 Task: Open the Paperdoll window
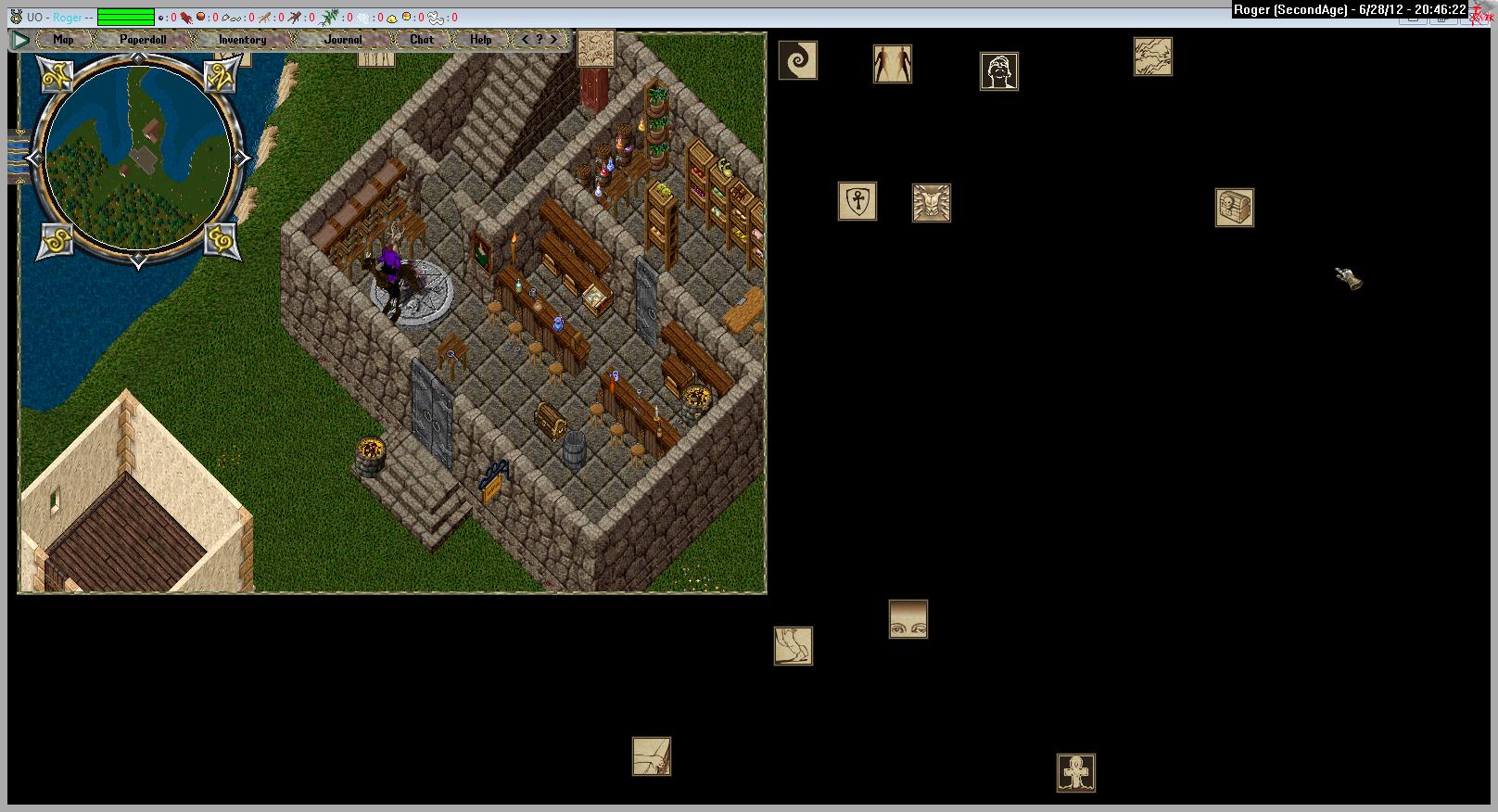(x=143, y=40)
